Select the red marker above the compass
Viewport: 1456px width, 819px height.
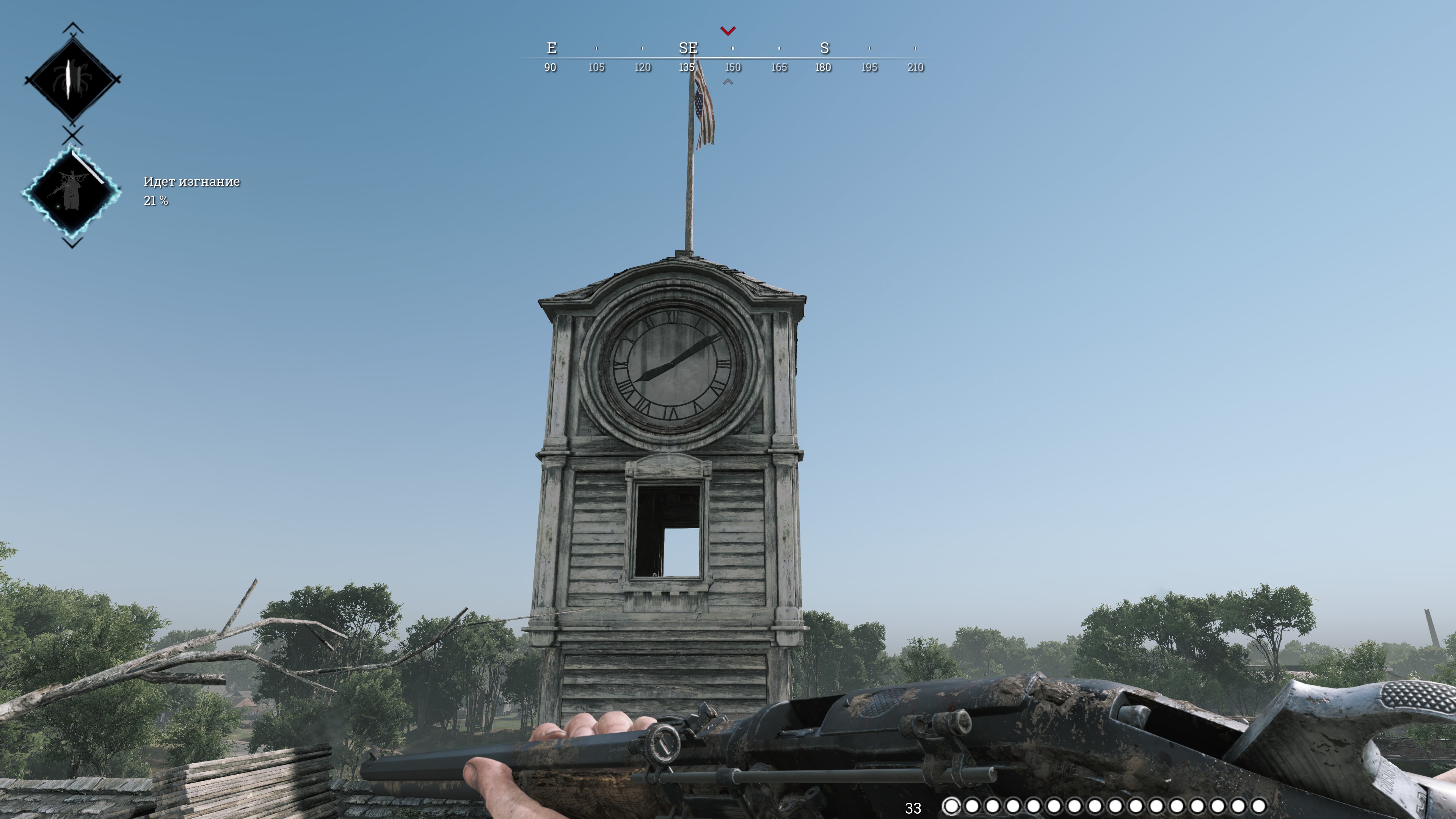(x=728, y=30)
